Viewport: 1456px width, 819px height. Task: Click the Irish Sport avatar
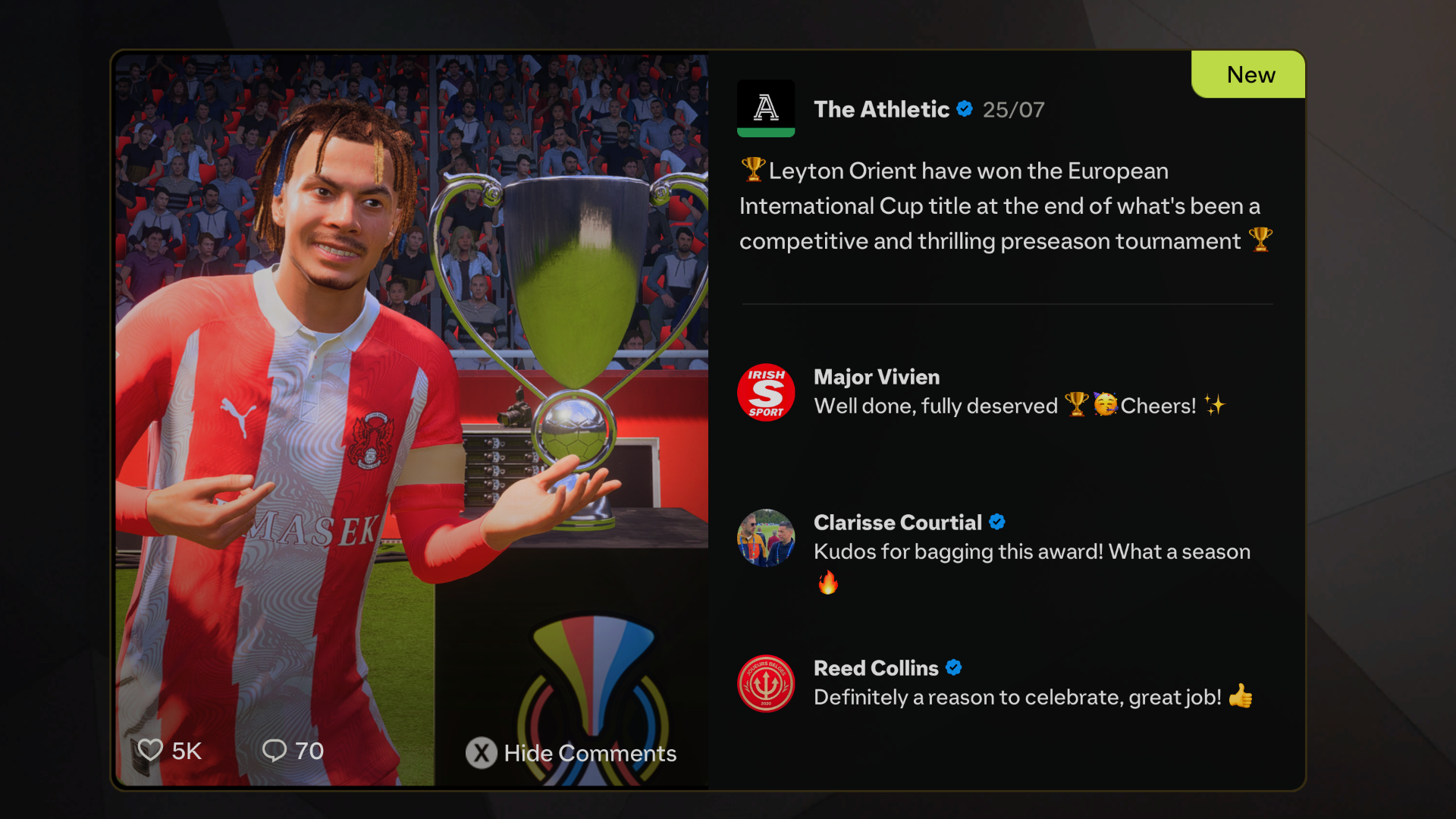766,392
